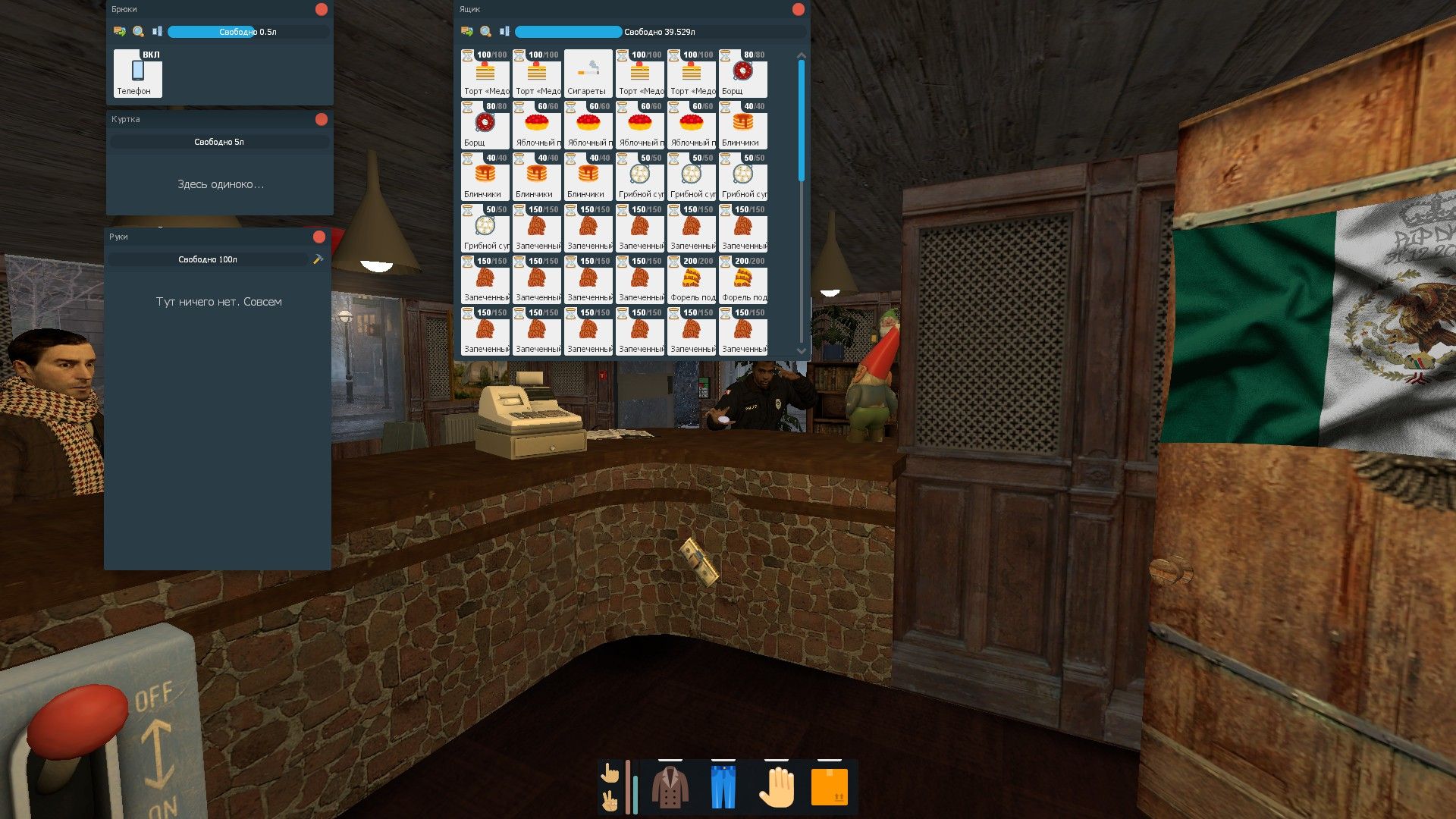Open the brown jacket hotbar slot
The image size is (1456, 819).
coord(670,786)
